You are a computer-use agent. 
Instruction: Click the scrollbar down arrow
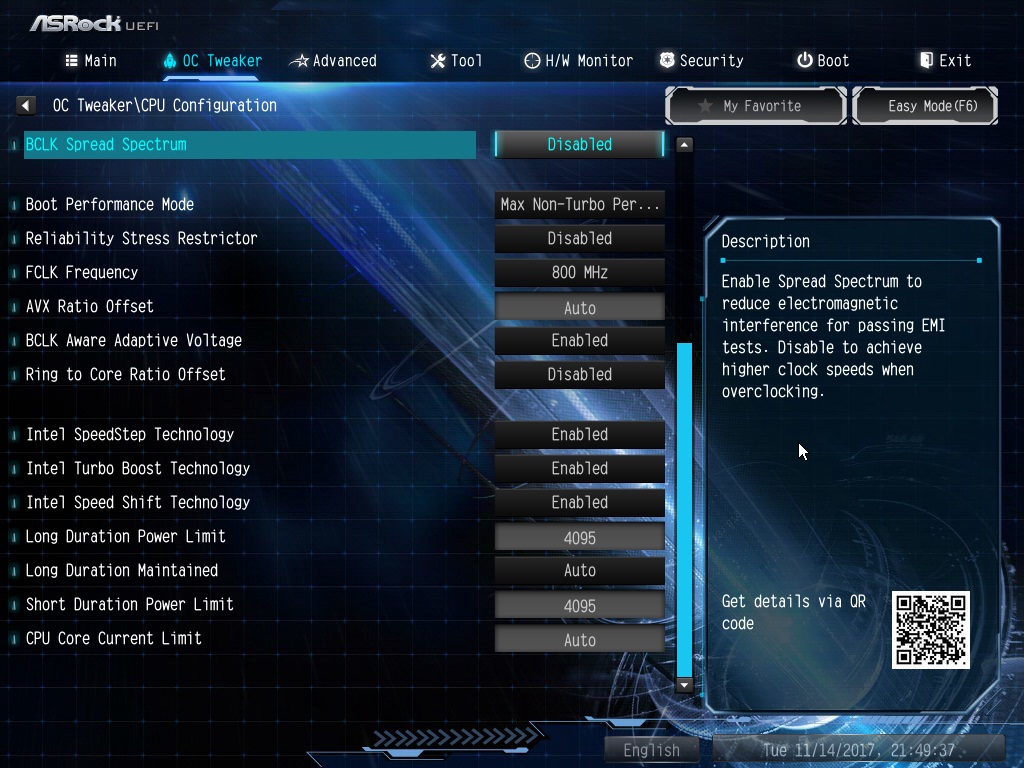click(684, 686)
